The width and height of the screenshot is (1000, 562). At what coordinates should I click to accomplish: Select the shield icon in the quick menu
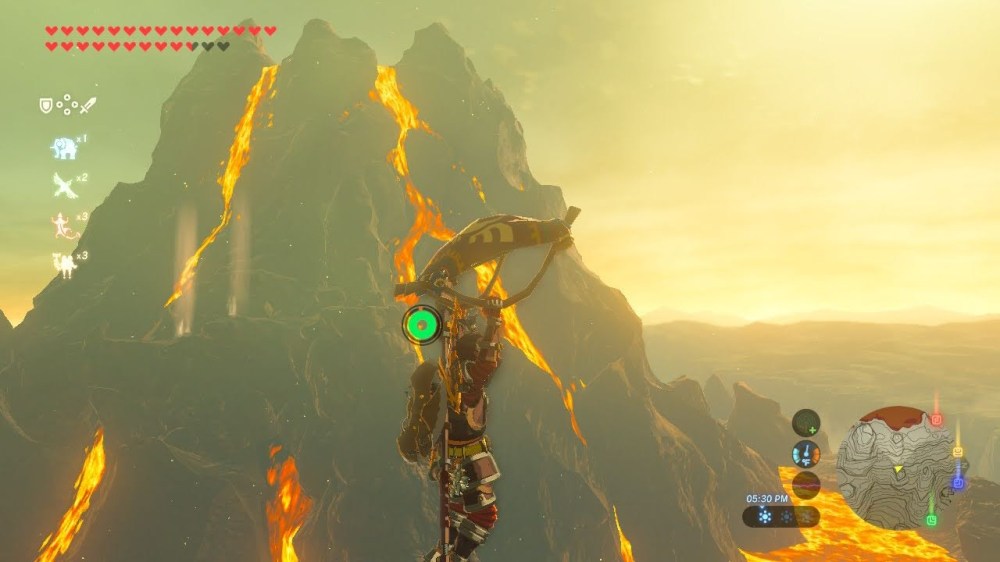45,104
